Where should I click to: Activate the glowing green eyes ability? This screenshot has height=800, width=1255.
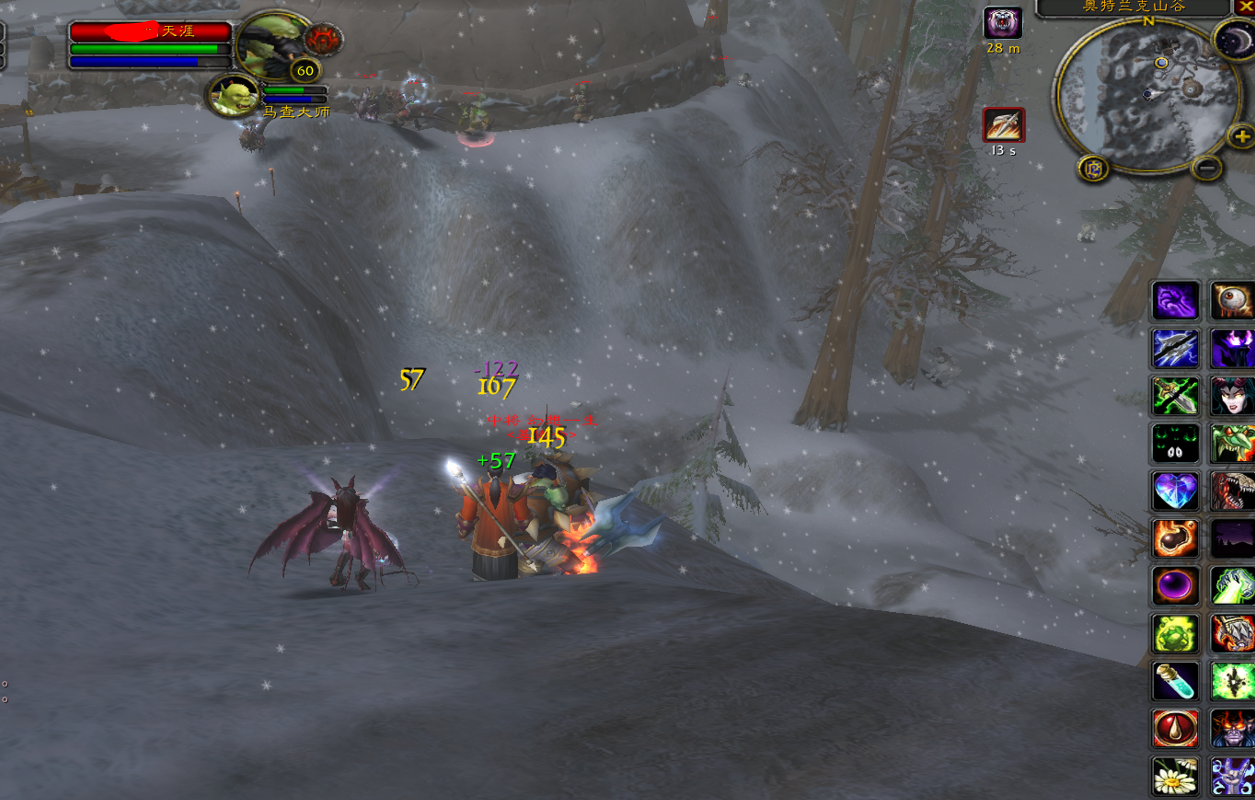coord(1175,443)
